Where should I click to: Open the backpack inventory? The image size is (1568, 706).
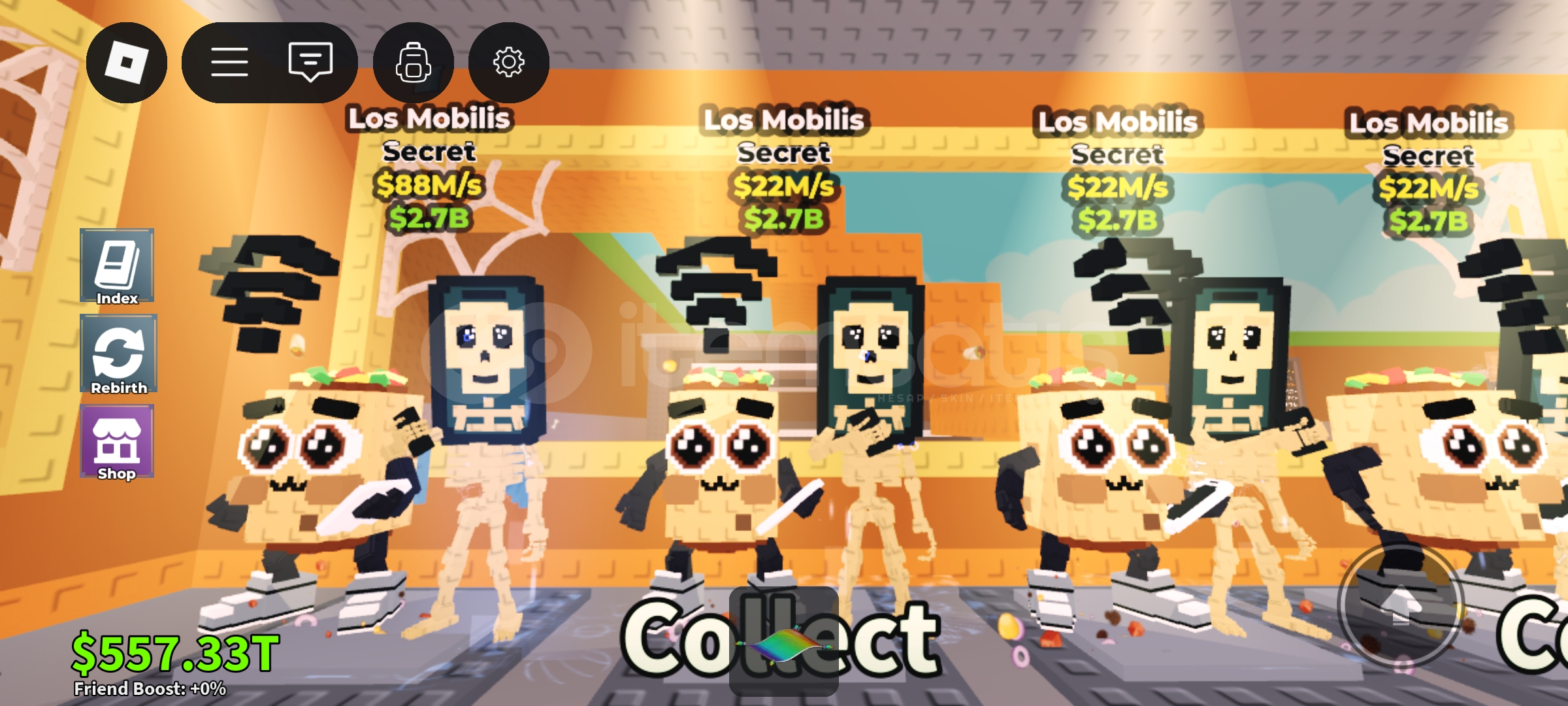pos(414,61)
